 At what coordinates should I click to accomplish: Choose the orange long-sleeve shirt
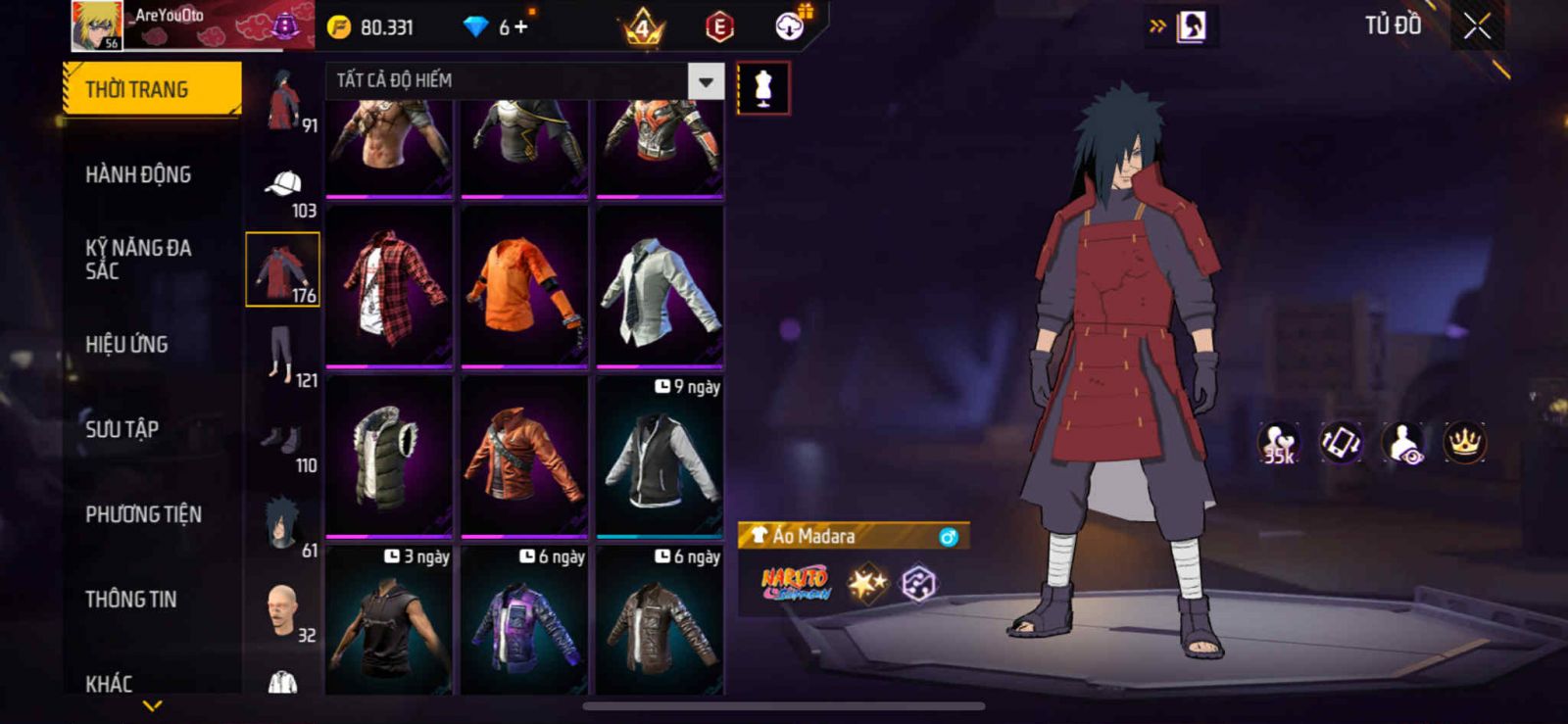point(524,285)
